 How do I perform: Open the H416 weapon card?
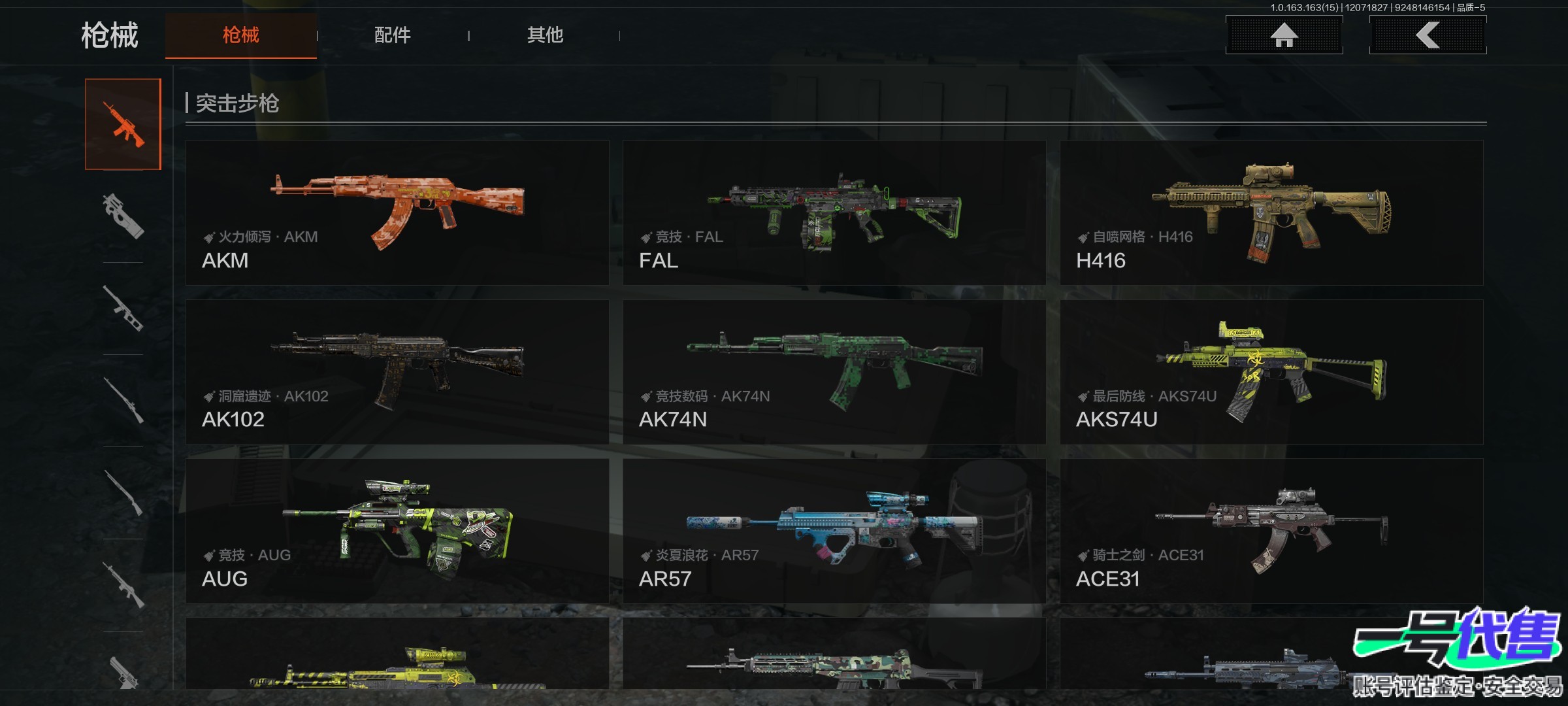[x=1271, y=212]
